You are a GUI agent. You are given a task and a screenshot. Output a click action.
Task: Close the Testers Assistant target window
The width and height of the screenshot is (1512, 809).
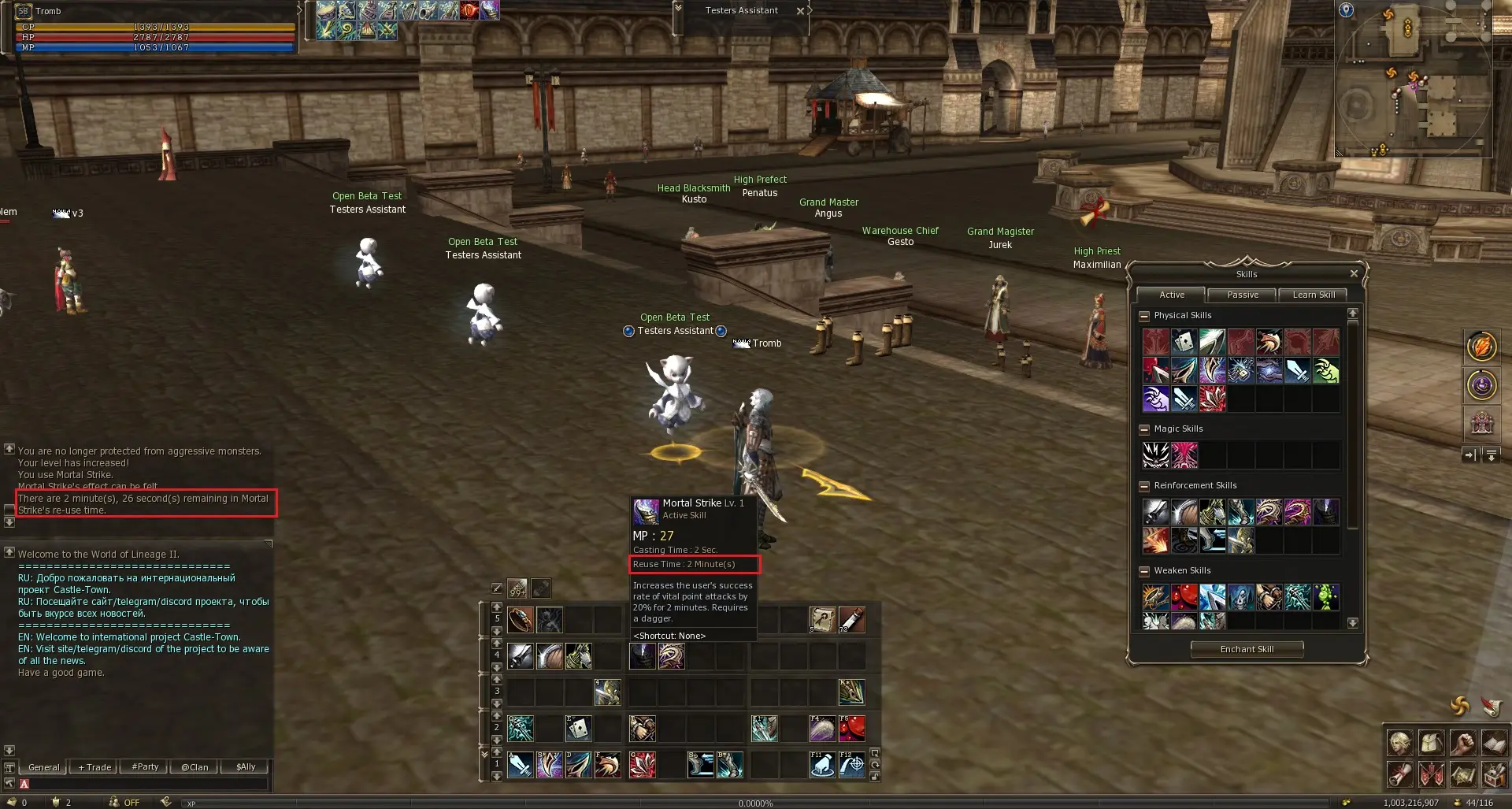point(800,11)
